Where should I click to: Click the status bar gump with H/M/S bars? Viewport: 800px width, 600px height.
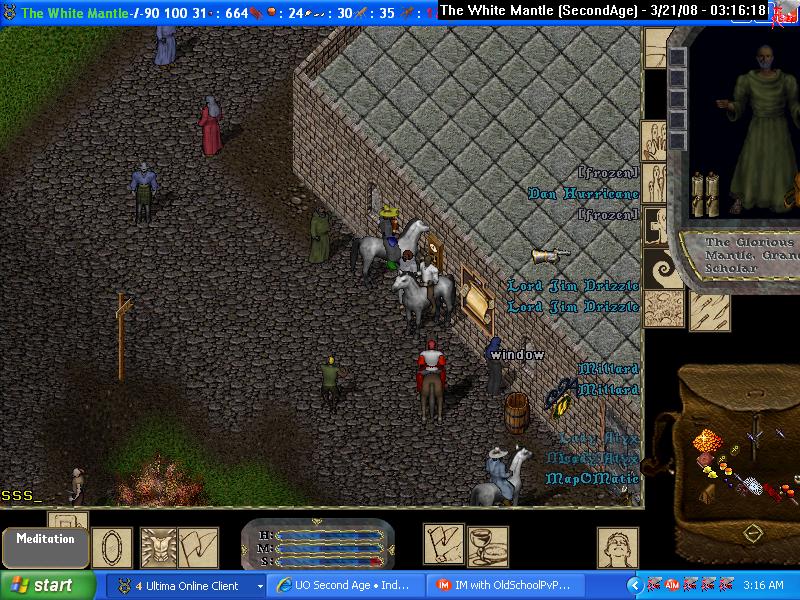[317, 546]
